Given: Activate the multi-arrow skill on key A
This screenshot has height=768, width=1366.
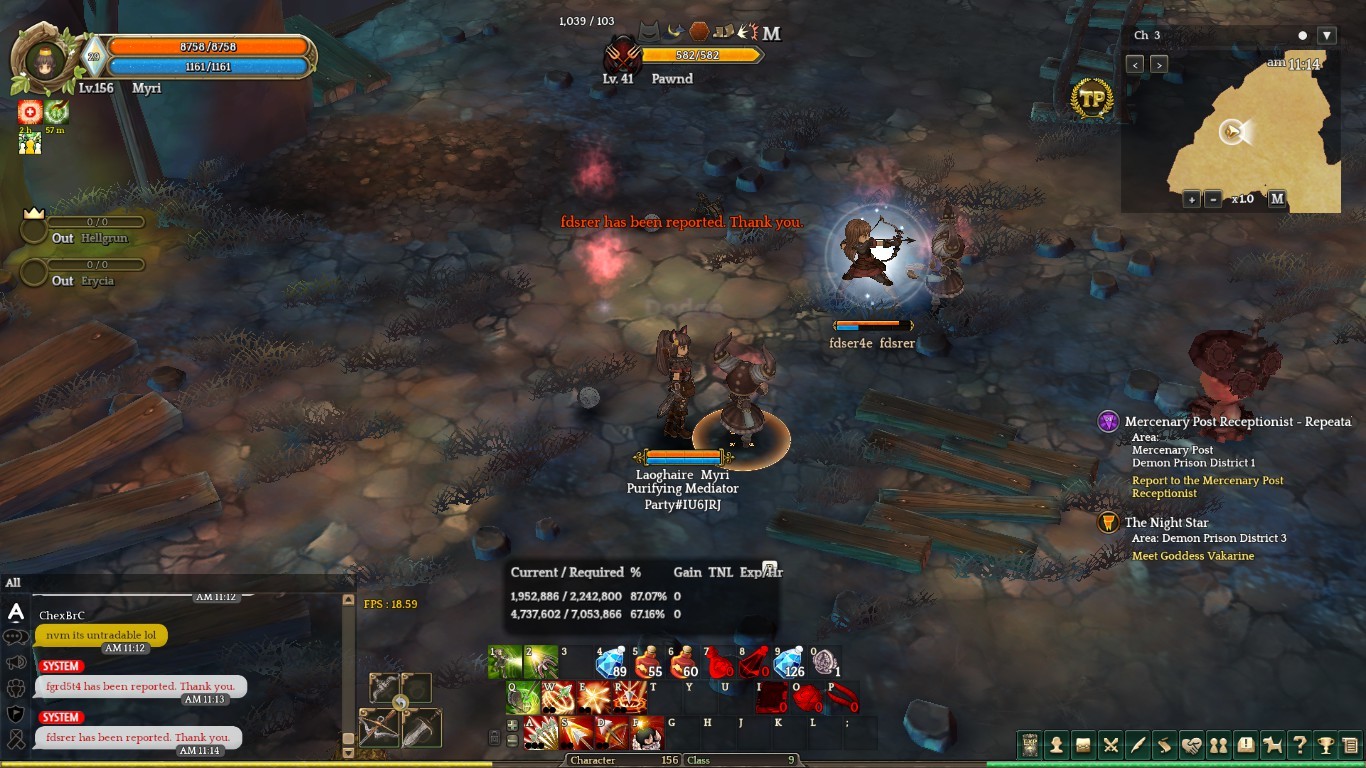Looking at the screenshot, I should point(541,733).
